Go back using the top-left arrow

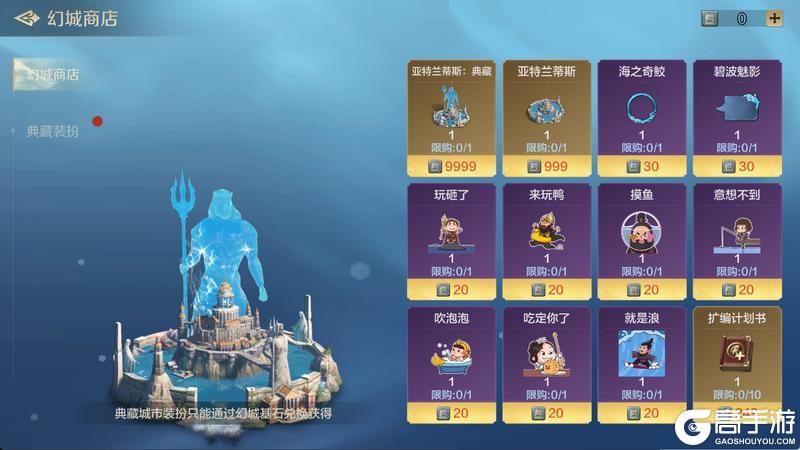click(x=28, y=18)
